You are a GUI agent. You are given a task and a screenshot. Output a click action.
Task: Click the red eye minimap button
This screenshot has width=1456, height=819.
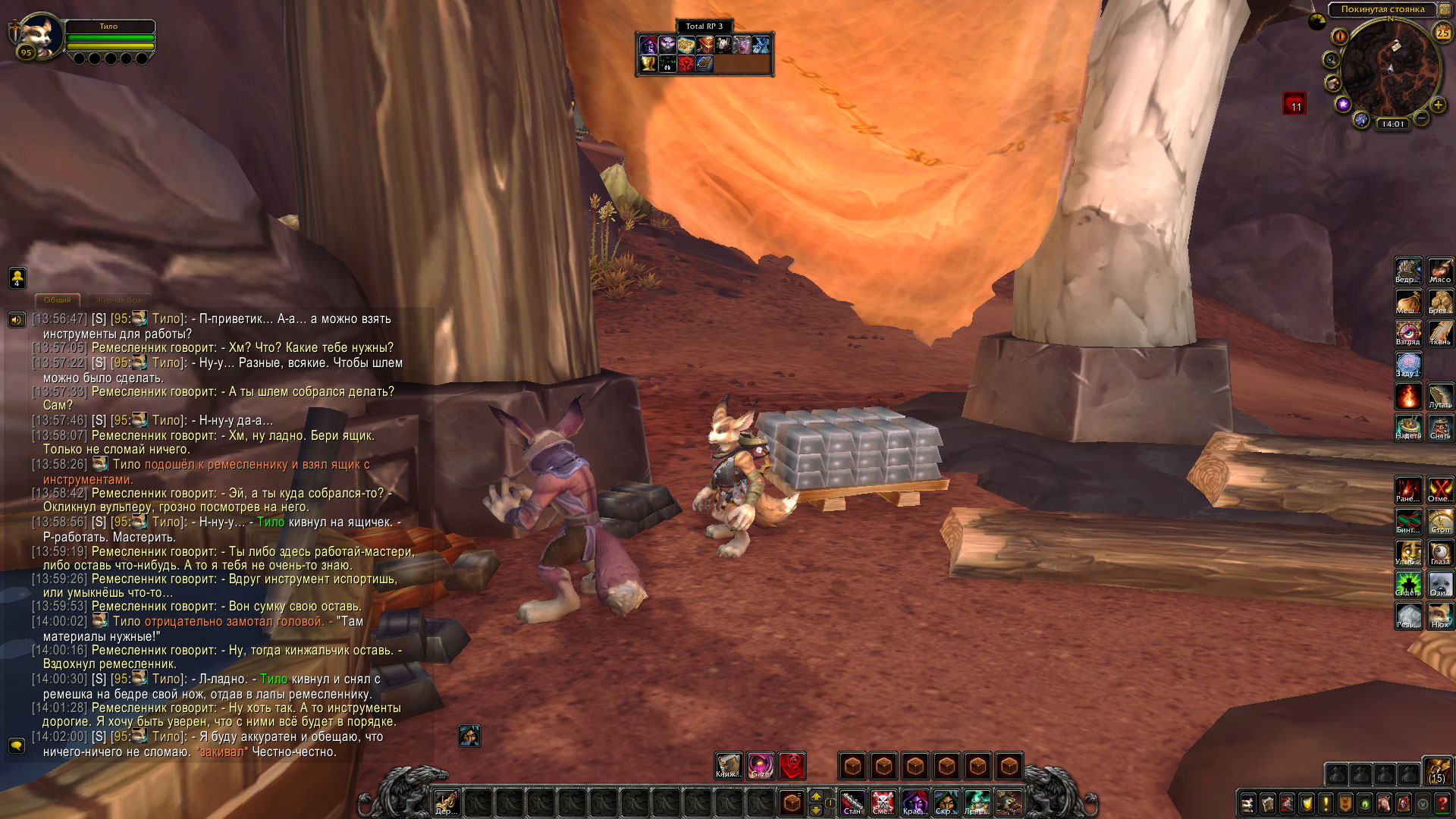tap(1340, 36)
